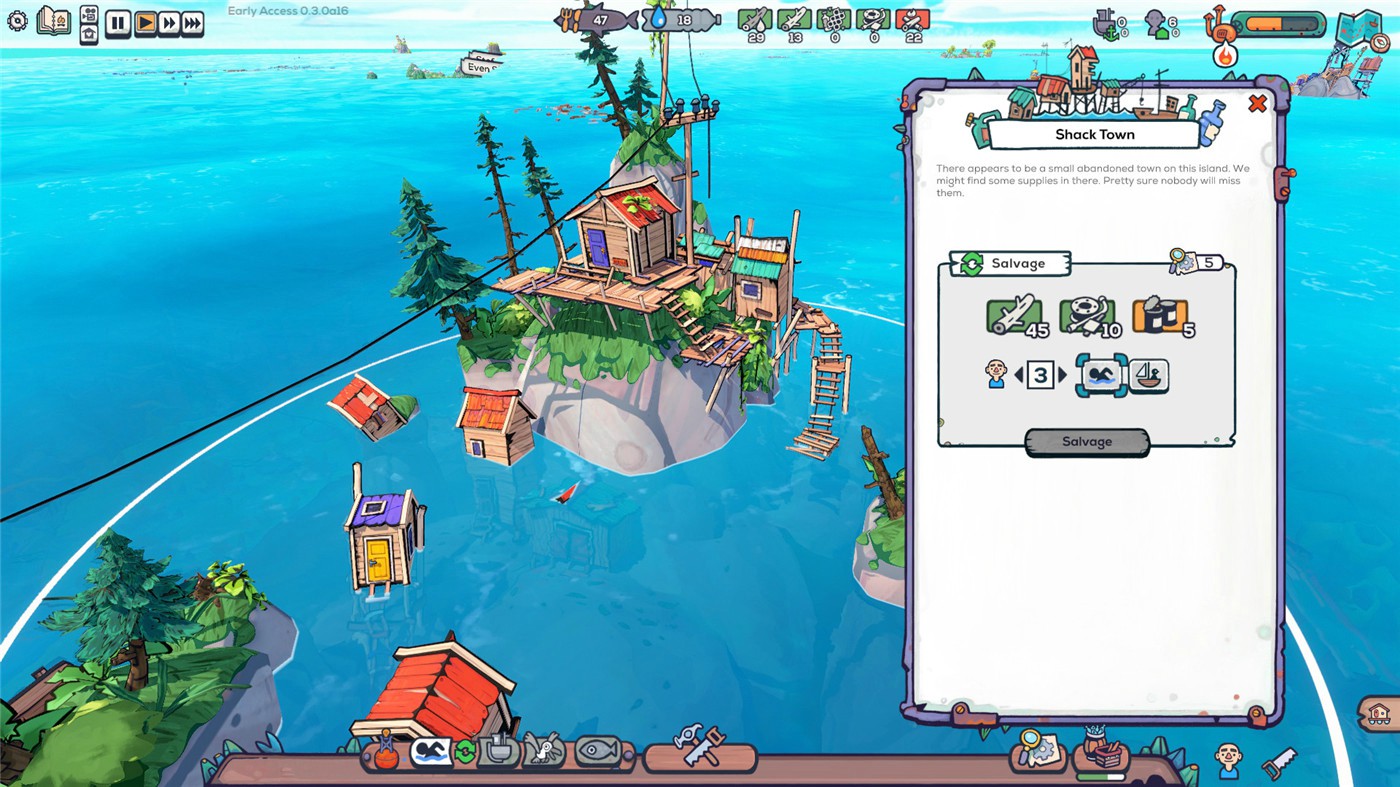
Task: Select the fish icon on the bottom toolbar
Action: click(595, 750)
